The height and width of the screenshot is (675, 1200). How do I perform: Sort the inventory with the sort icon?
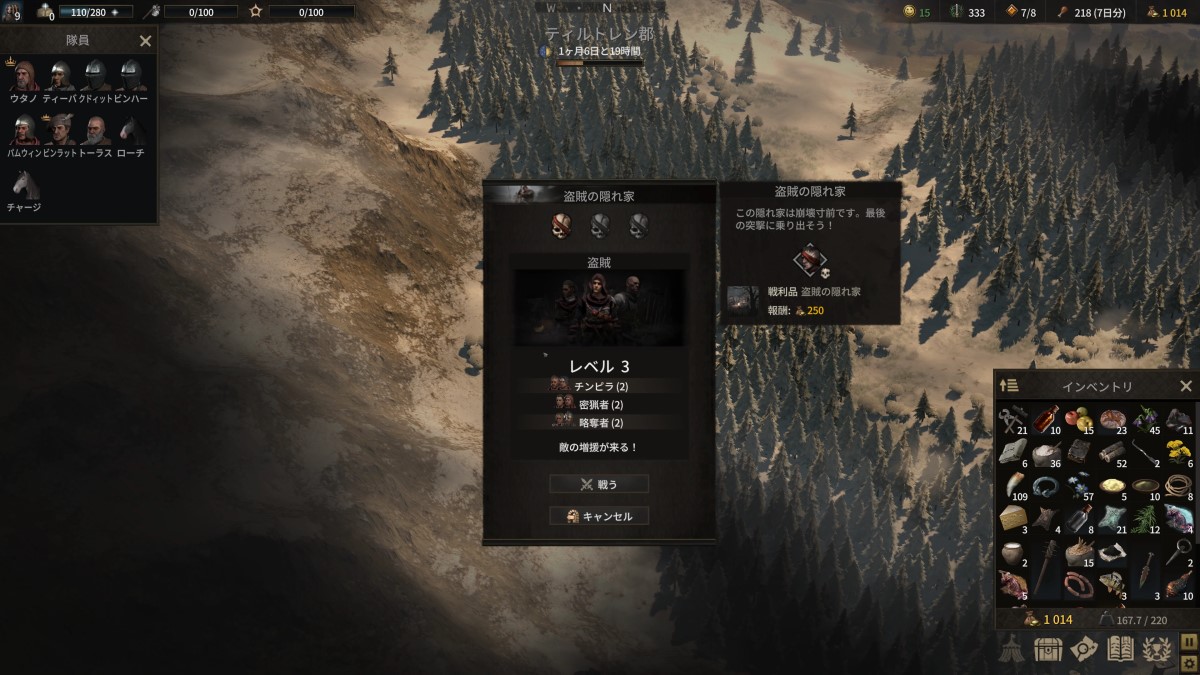click(1009, 386)
